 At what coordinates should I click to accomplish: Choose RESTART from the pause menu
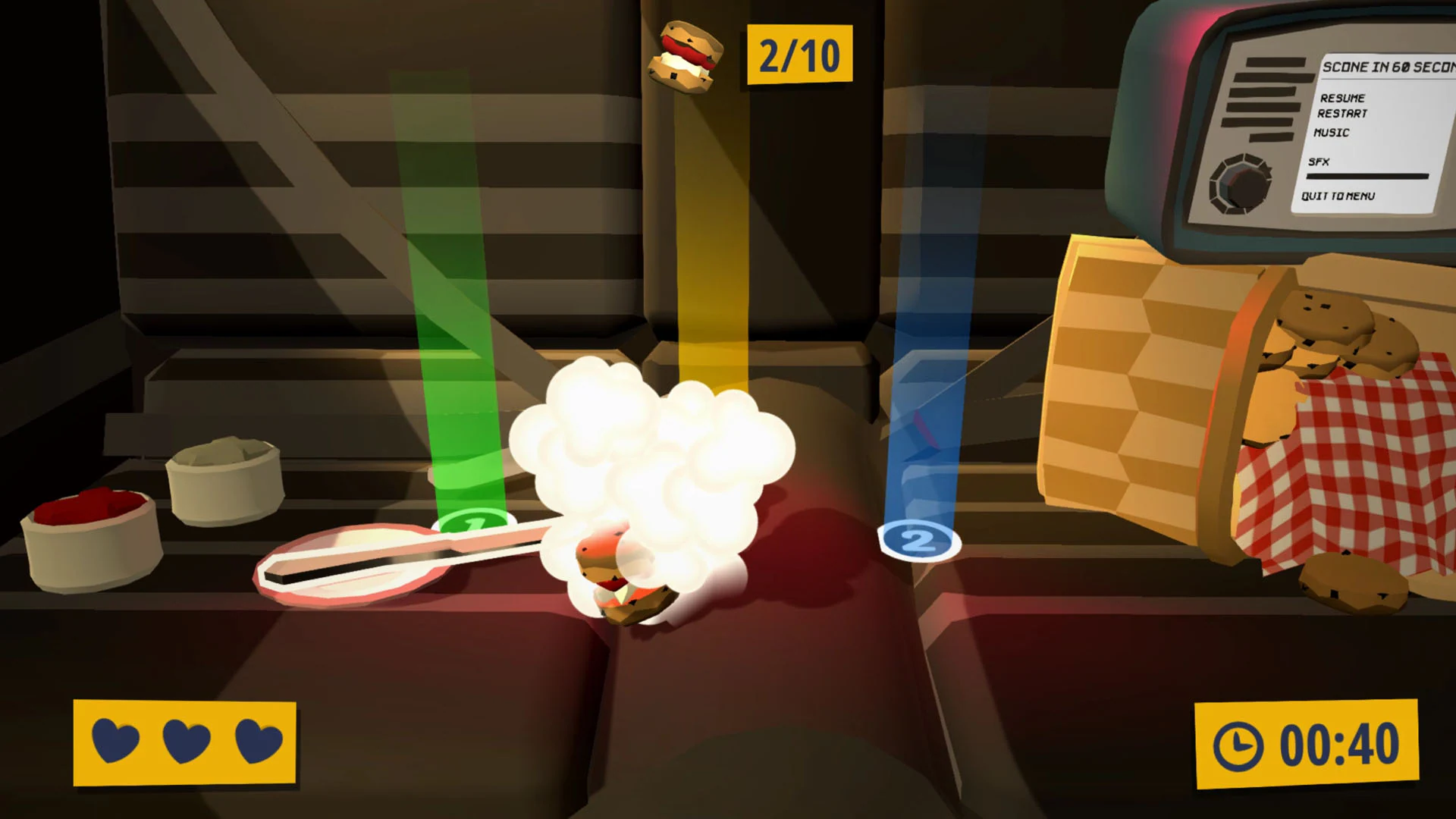[1342, 115]
